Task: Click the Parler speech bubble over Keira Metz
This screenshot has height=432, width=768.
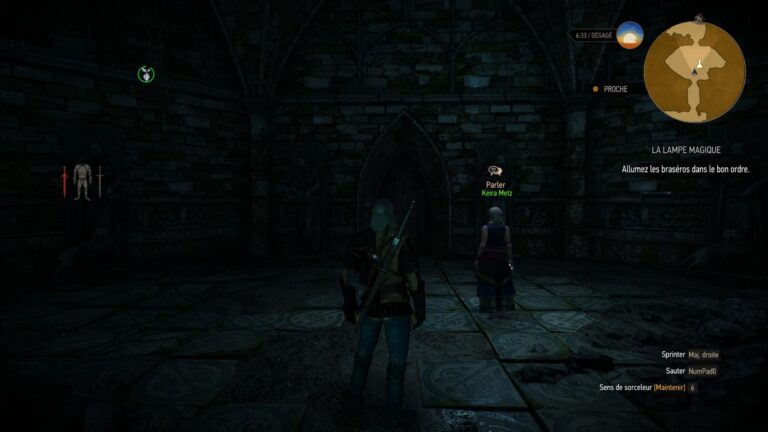Action: coord(493,172)
